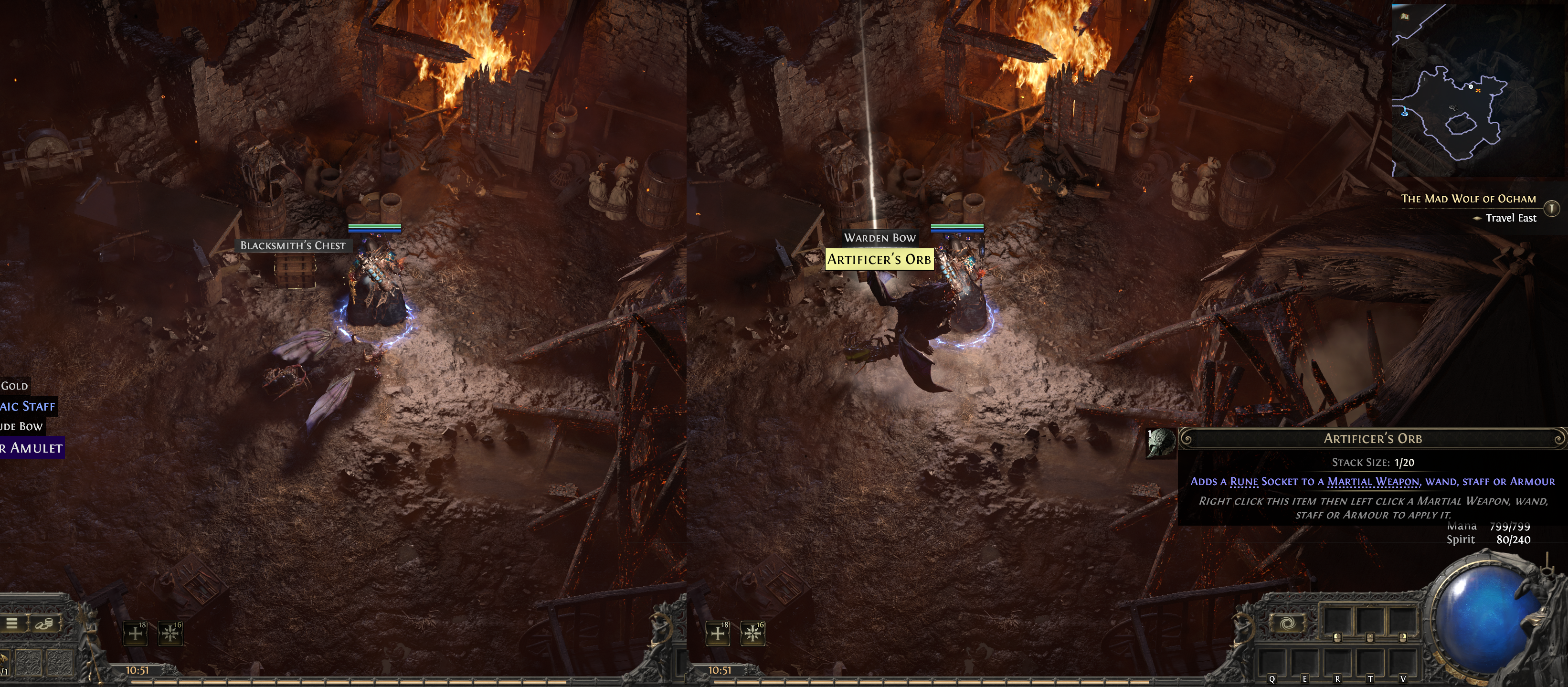Open the coins and rings shop button
Screen dimensions: 1568x687
(43, 623)
